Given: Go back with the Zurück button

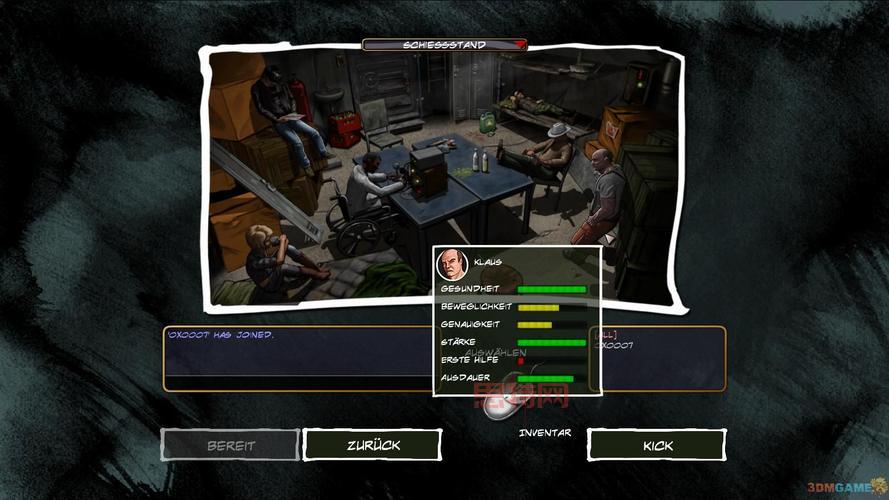Looking at the screenshot, I should [372, 445].
